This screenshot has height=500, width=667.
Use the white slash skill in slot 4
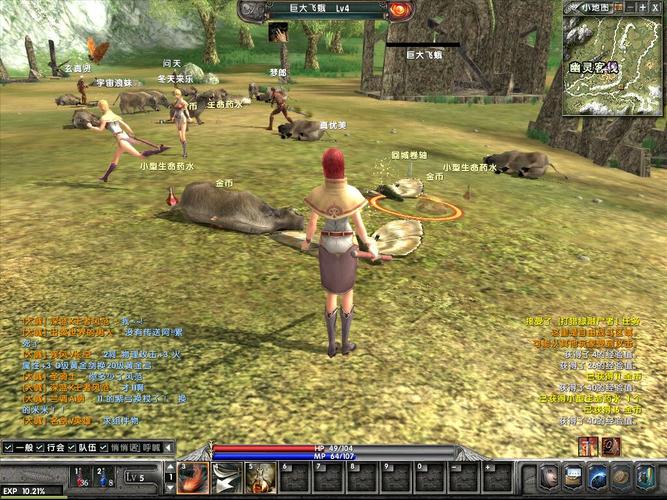[x=227, y=479]
